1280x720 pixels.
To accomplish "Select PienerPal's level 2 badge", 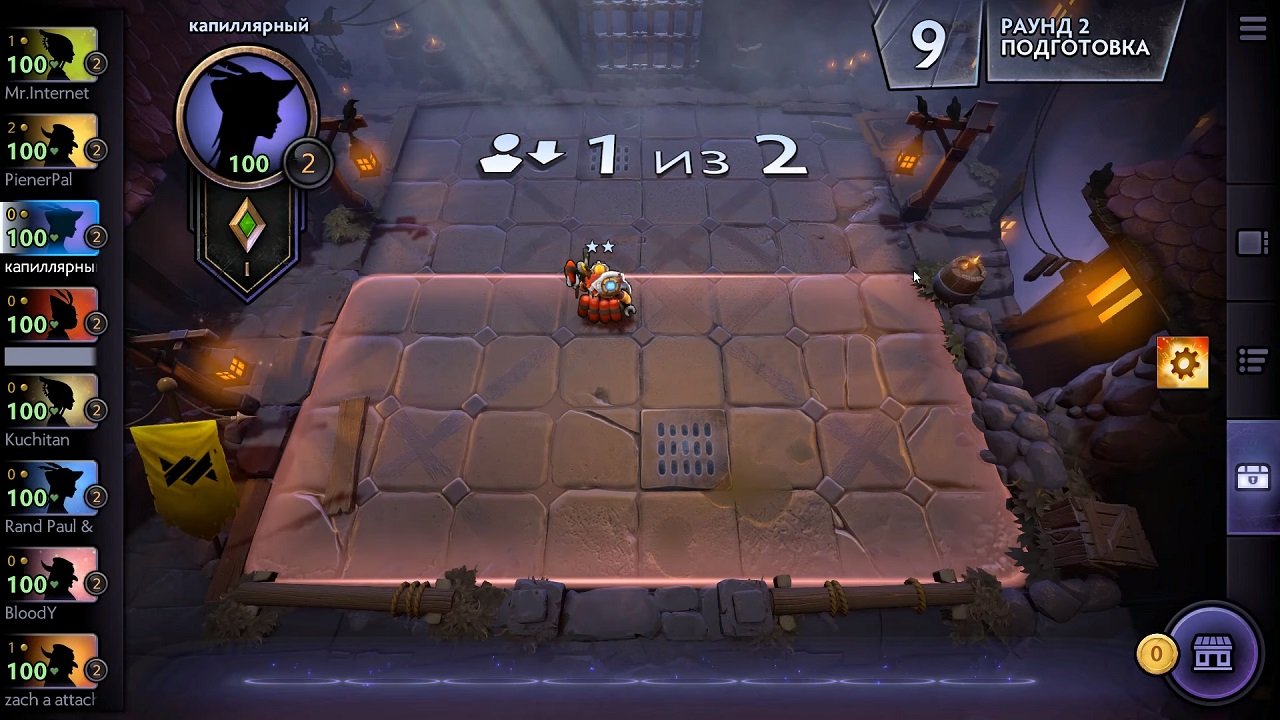I will [x=95, y=150].
